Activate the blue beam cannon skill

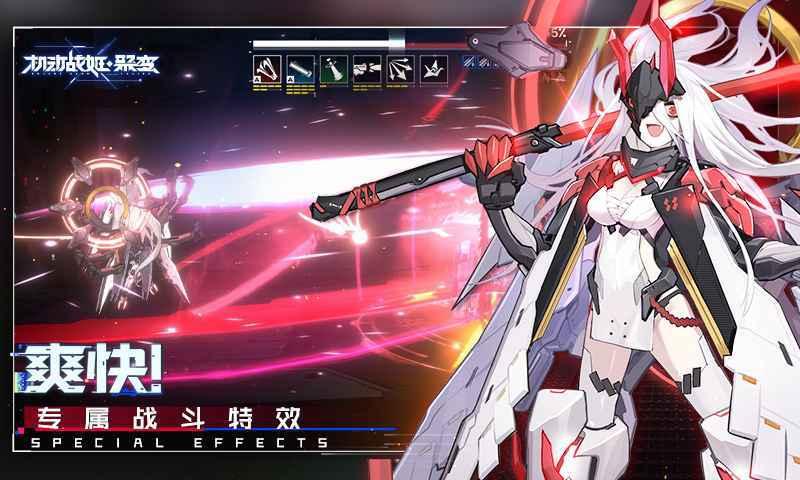(299, 69)
